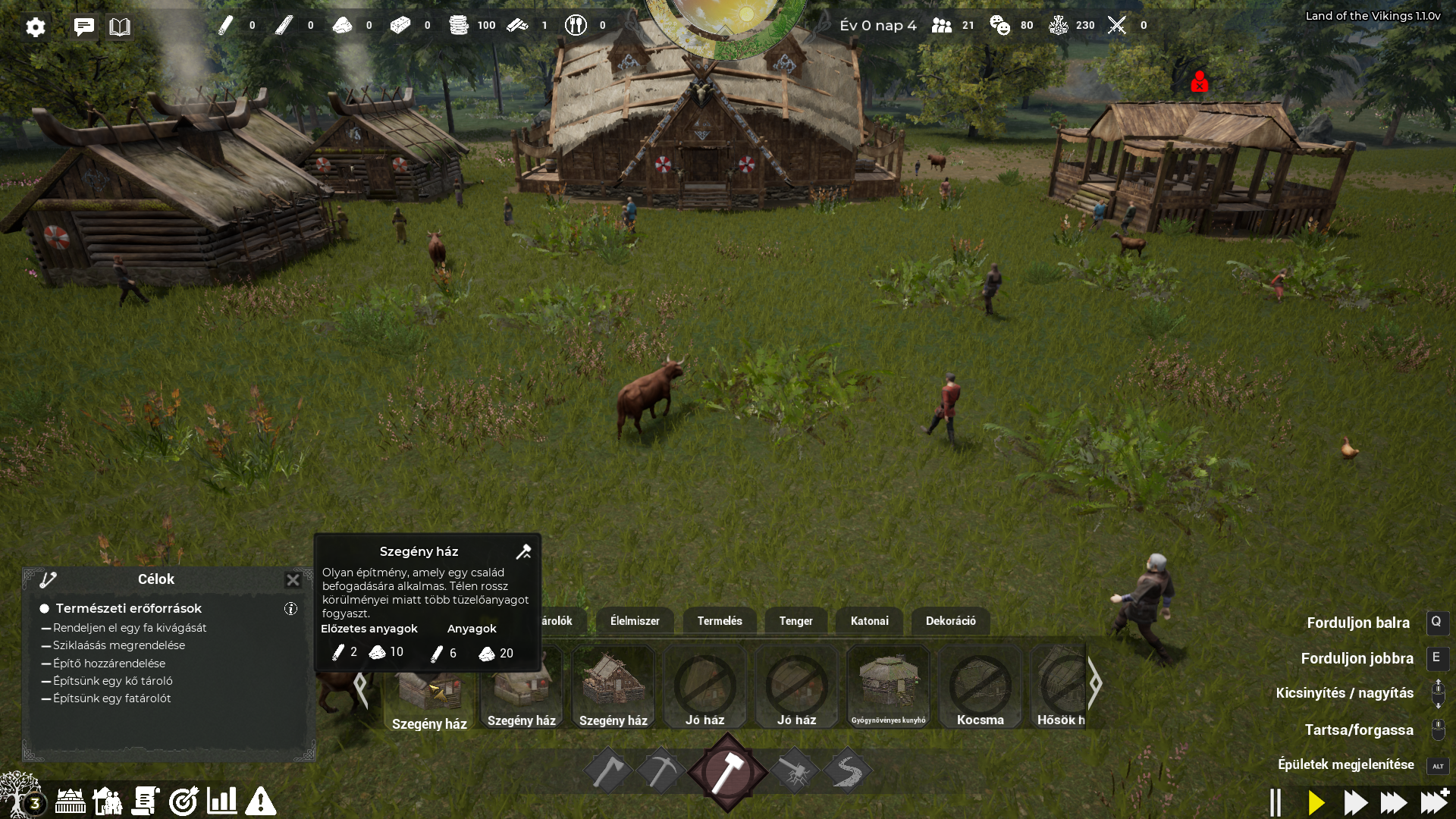Switch to the Élelmiszer building tab
This screenshot has width=1456, height=819.
pos(635,621)
